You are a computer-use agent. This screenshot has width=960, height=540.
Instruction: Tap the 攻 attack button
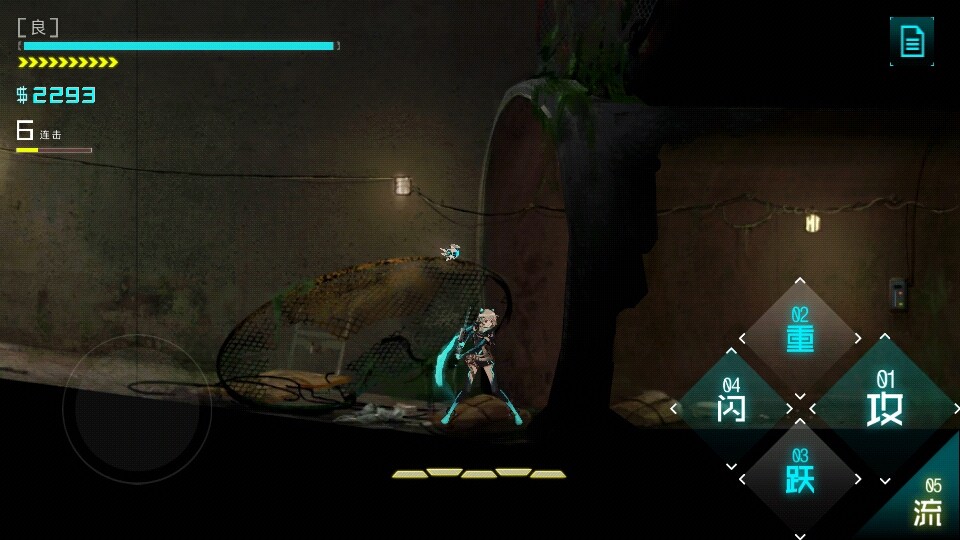(885, 407)
